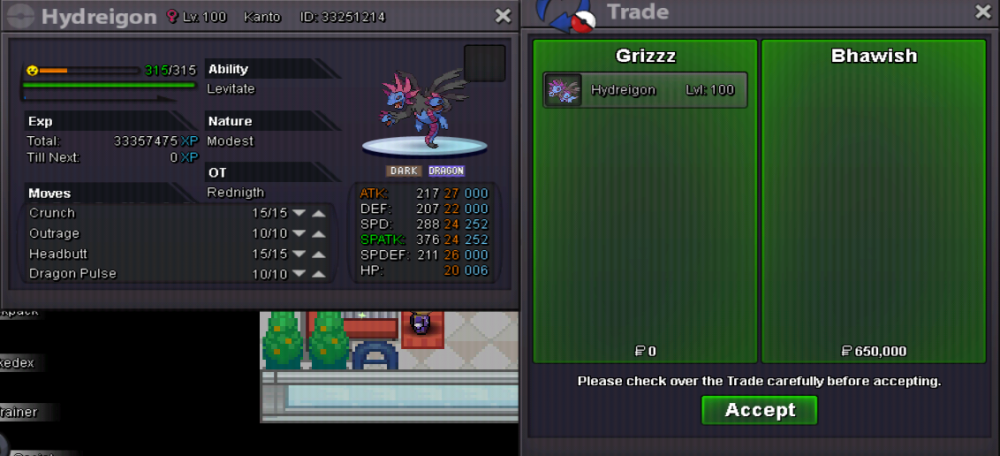This screenshot has height=456, width=1000.
Task: Open the Backpack side menu entry
Action: pyautogui.click(x=18, y=312)
